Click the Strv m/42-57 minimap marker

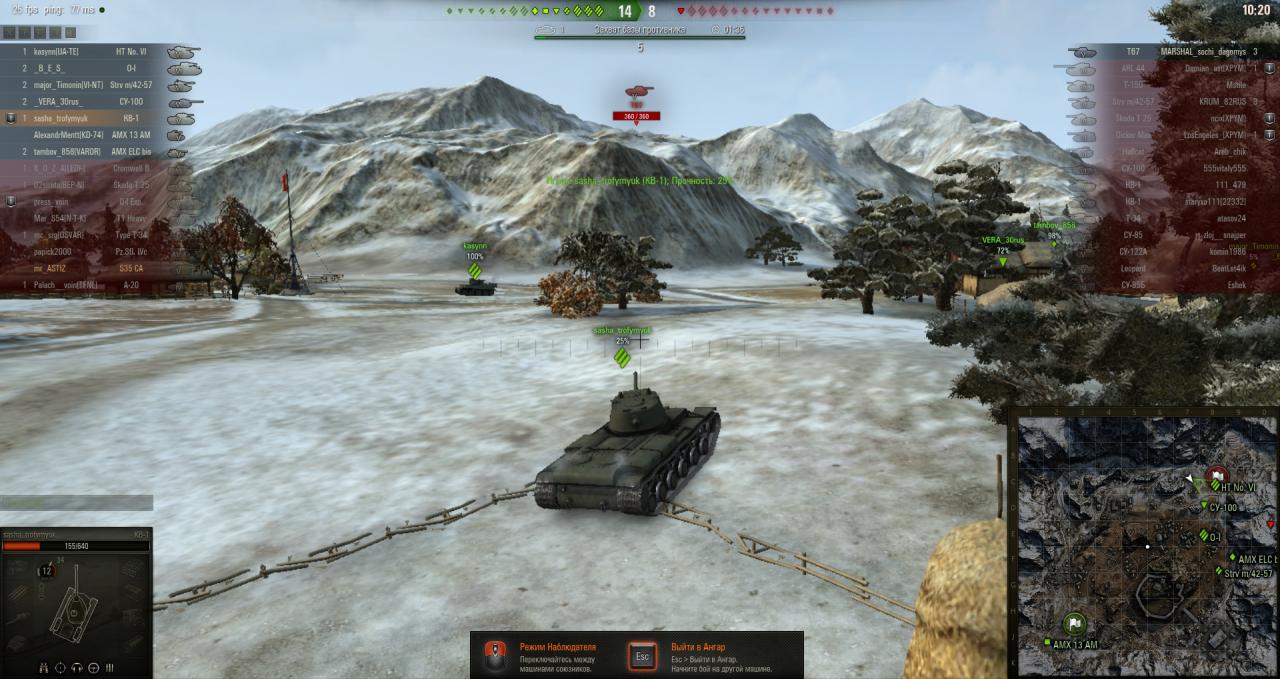pyautogui.click(x=1220, y=572)
